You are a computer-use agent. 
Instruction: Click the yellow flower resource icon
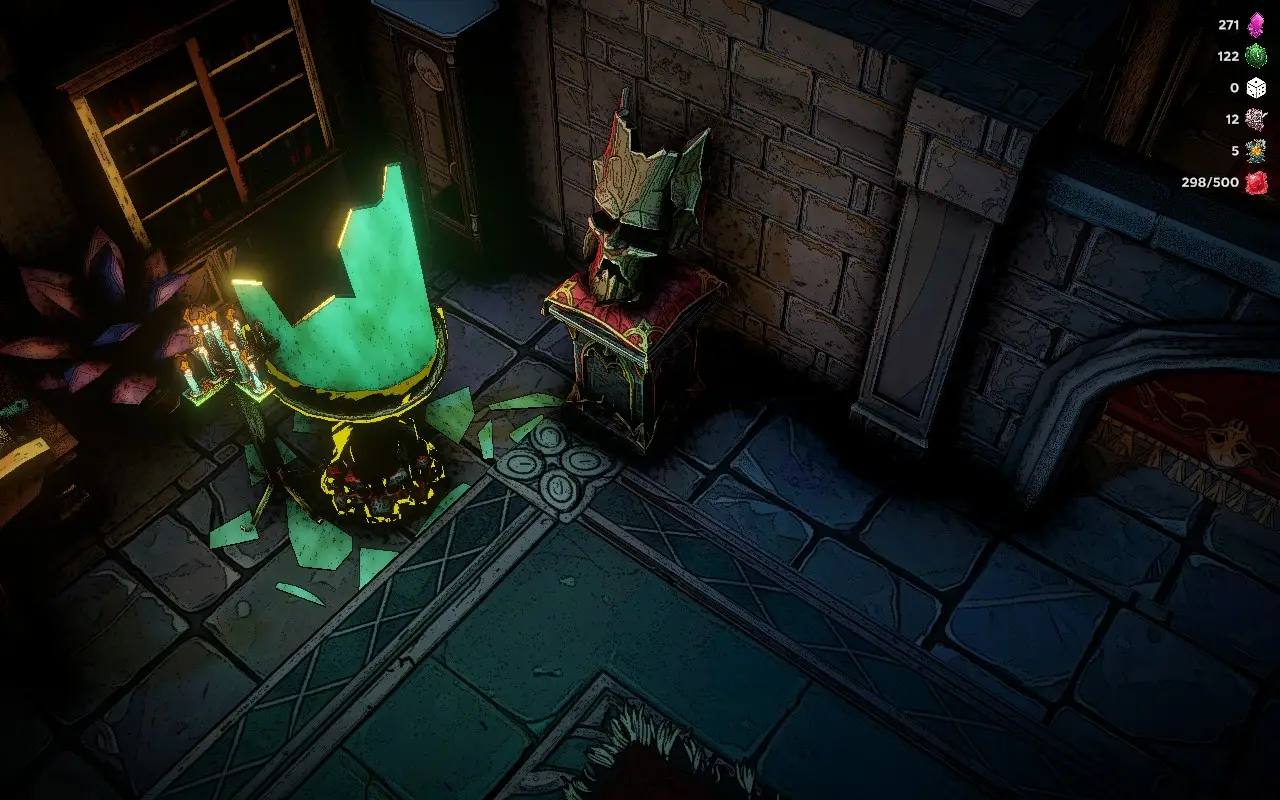tap(1255, 152)
